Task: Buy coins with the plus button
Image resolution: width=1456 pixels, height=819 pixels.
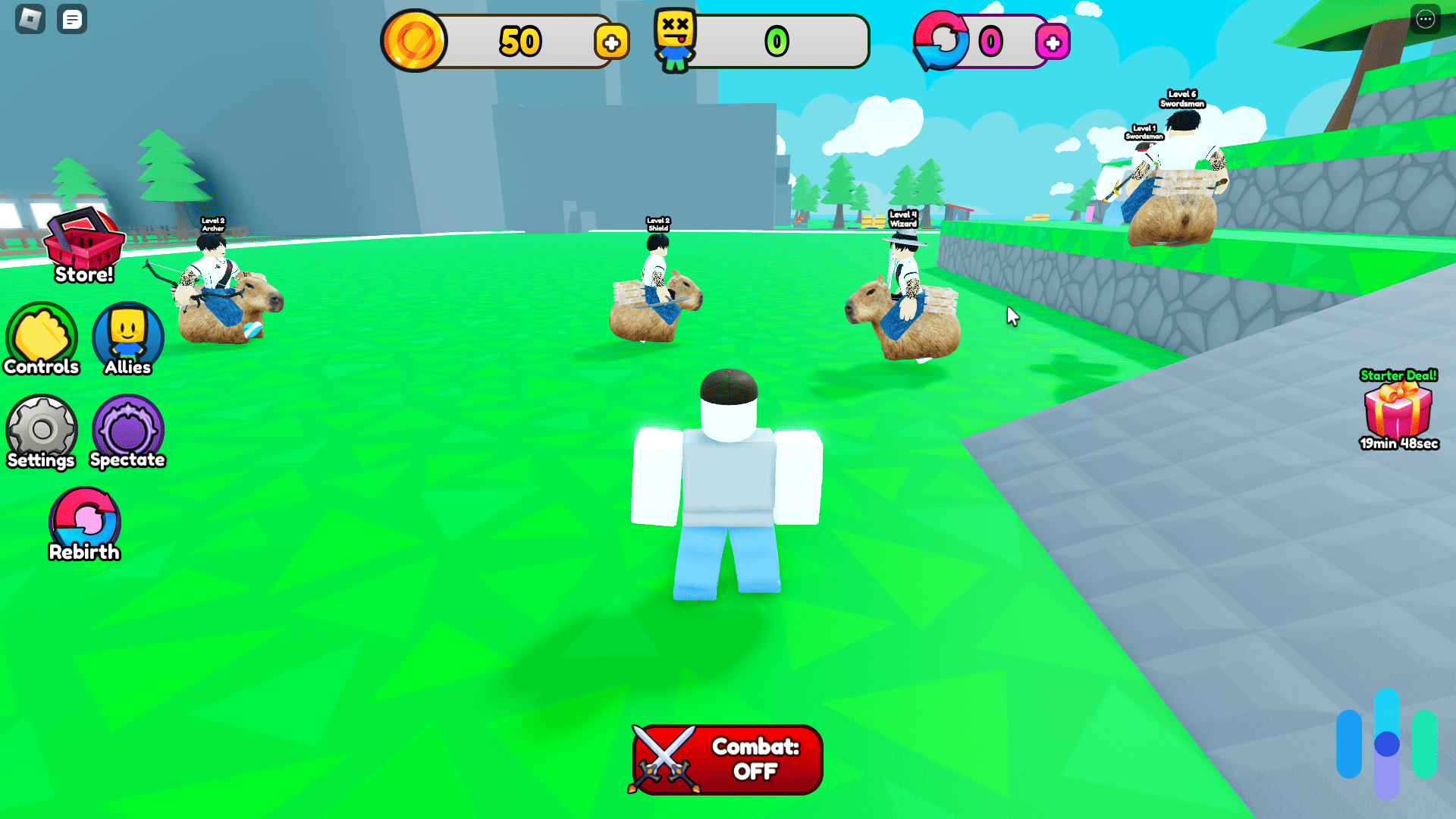Action: pos(611,42)
